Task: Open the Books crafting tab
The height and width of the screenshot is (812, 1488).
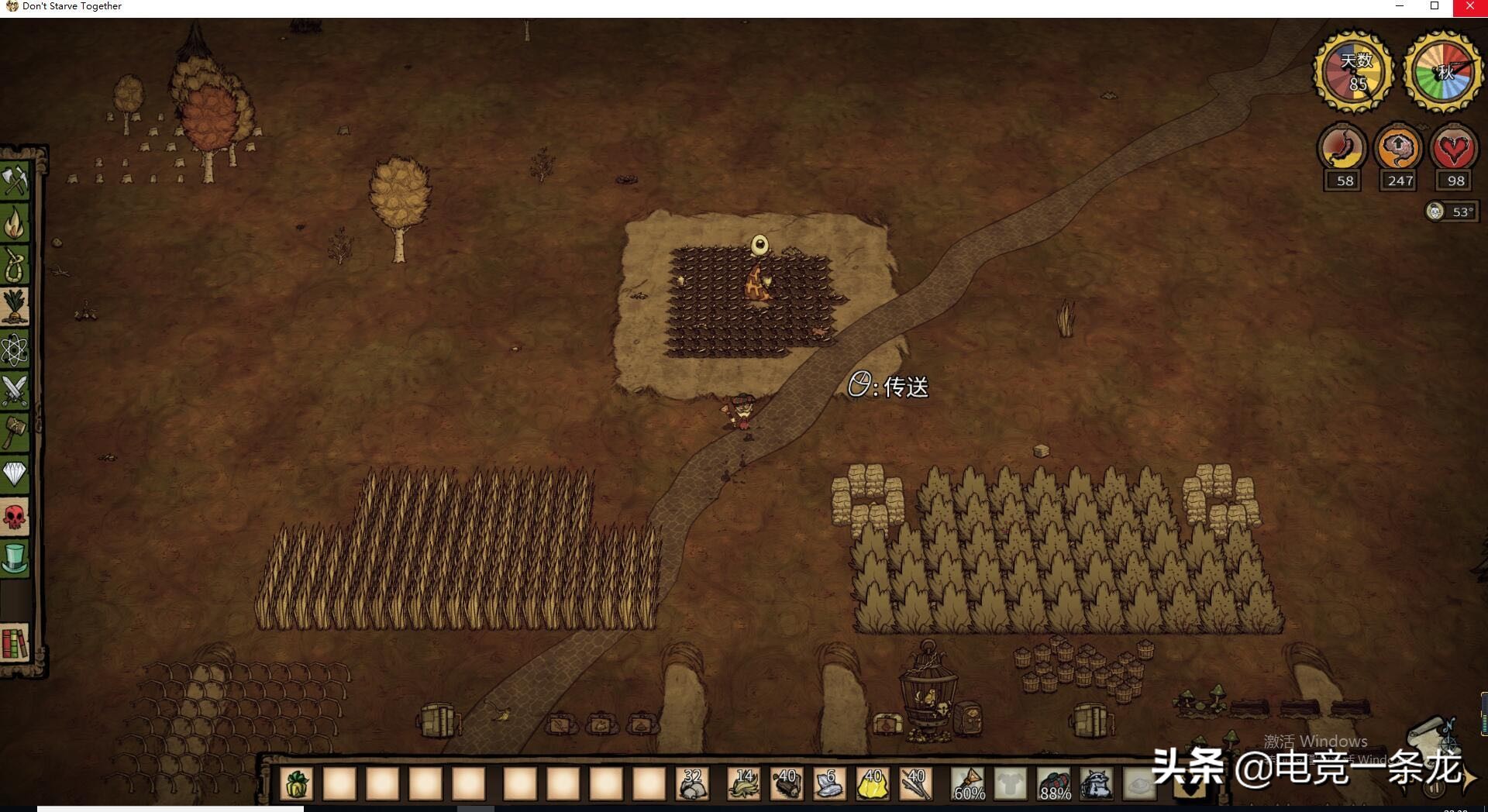Action: coord(15,643)
